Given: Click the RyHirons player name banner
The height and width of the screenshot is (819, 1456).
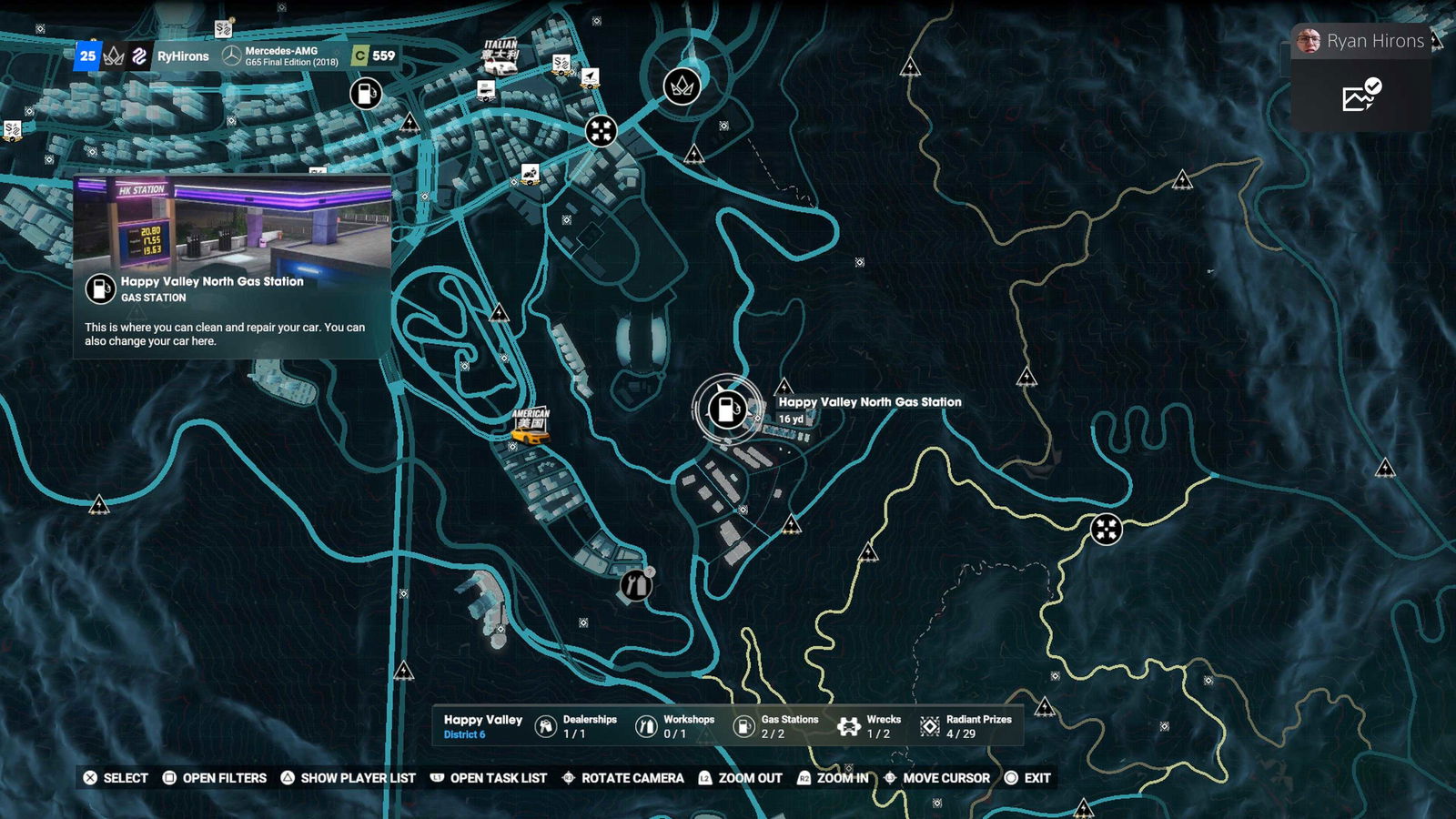Looking at the screenshot, I should [183, 56].
